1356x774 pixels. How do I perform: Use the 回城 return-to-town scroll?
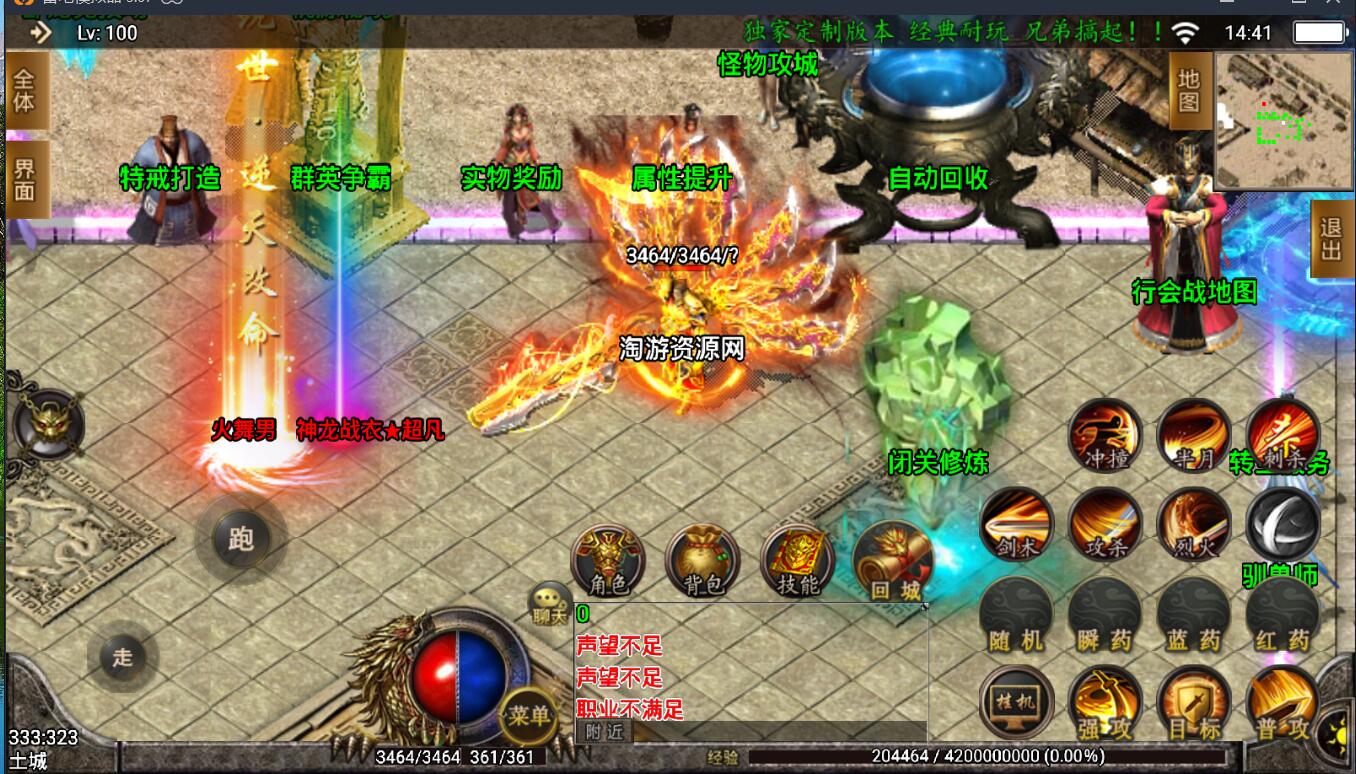(892, 560)
